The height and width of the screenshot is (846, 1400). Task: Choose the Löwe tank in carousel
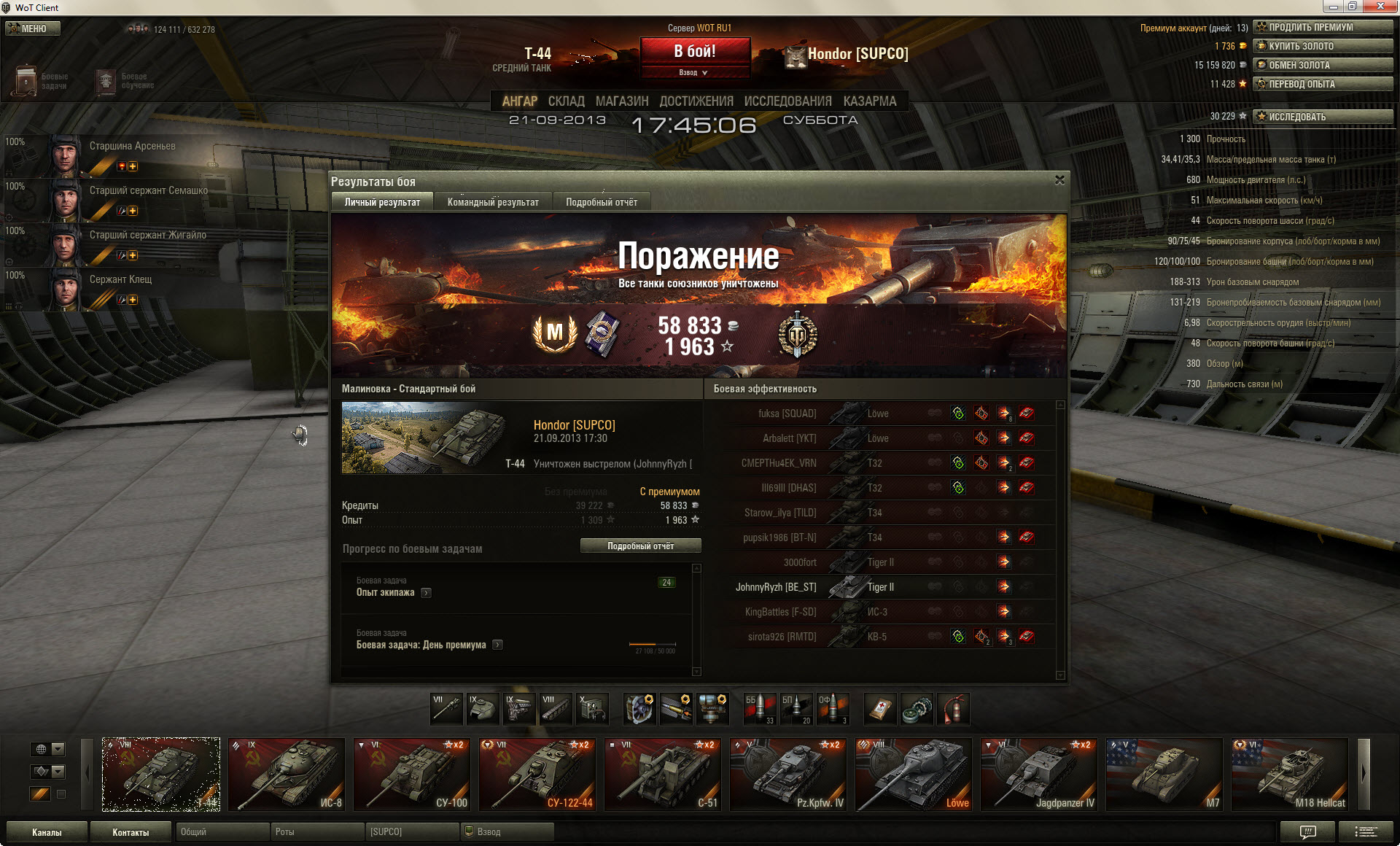(x=913, y=775)
